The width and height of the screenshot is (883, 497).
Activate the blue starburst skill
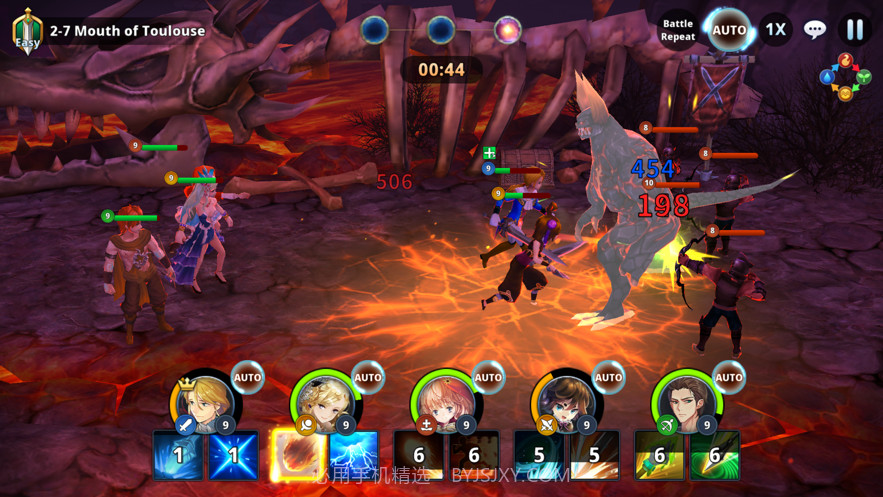(233, 456)
